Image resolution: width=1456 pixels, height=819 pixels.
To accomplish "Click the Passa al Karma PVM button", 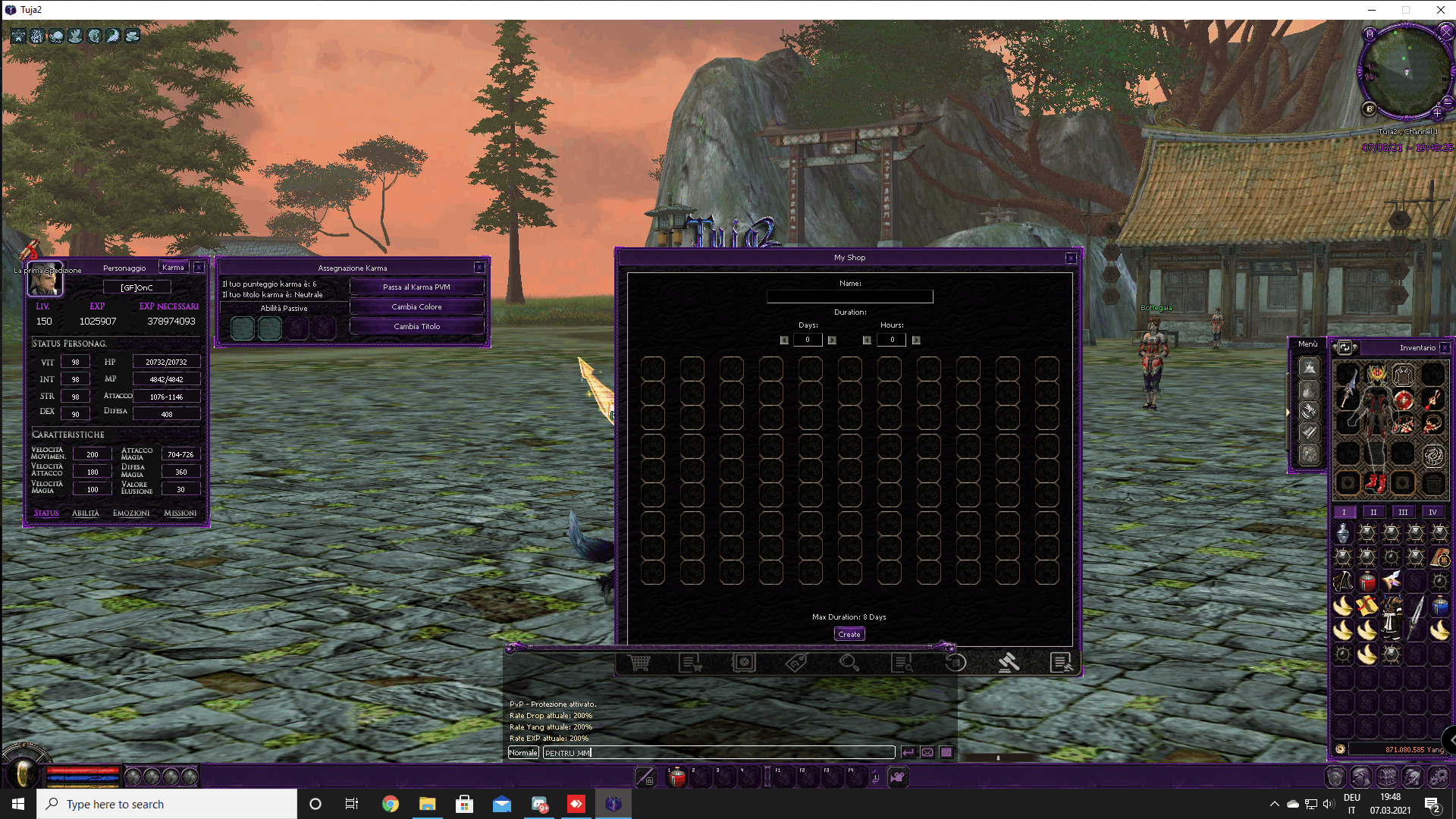I will [x=416, y=287].
